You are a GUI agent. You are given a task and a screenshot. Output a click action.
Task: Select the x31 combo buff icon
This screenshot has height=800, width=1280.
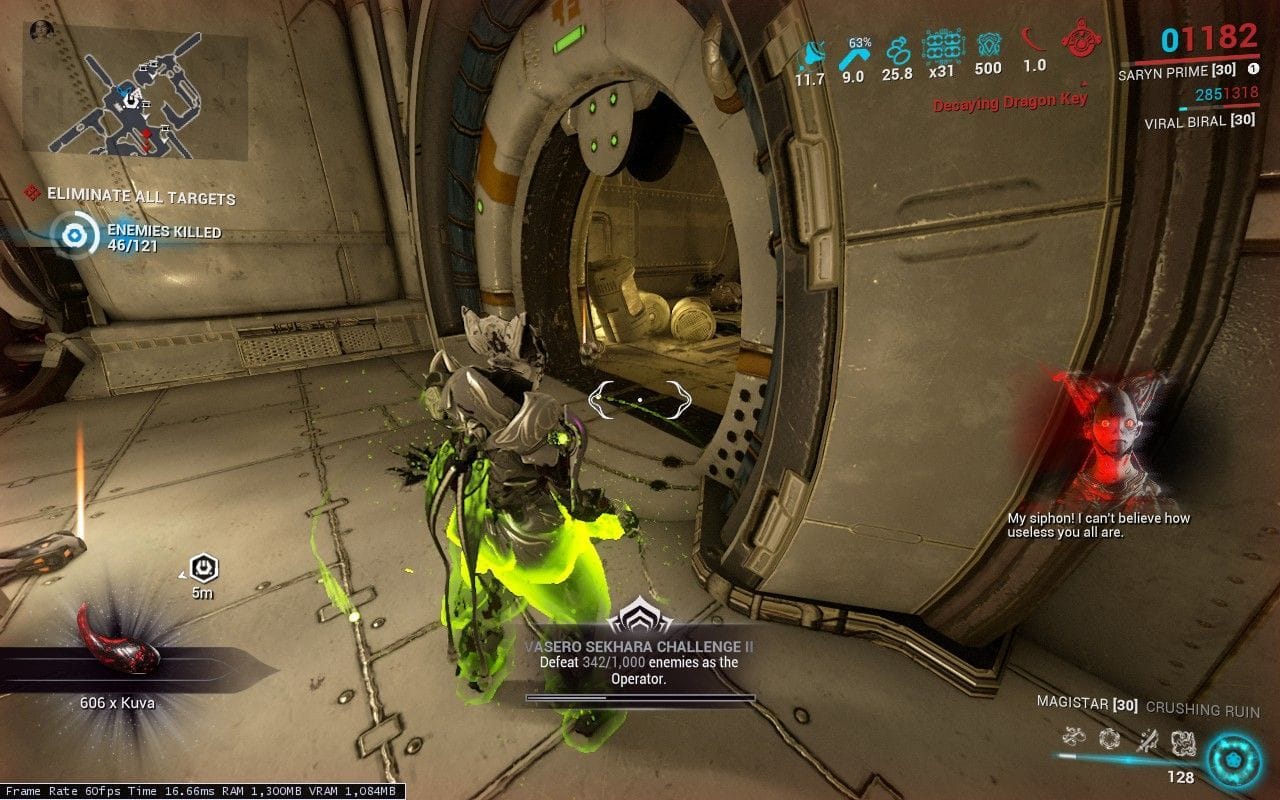941,46
